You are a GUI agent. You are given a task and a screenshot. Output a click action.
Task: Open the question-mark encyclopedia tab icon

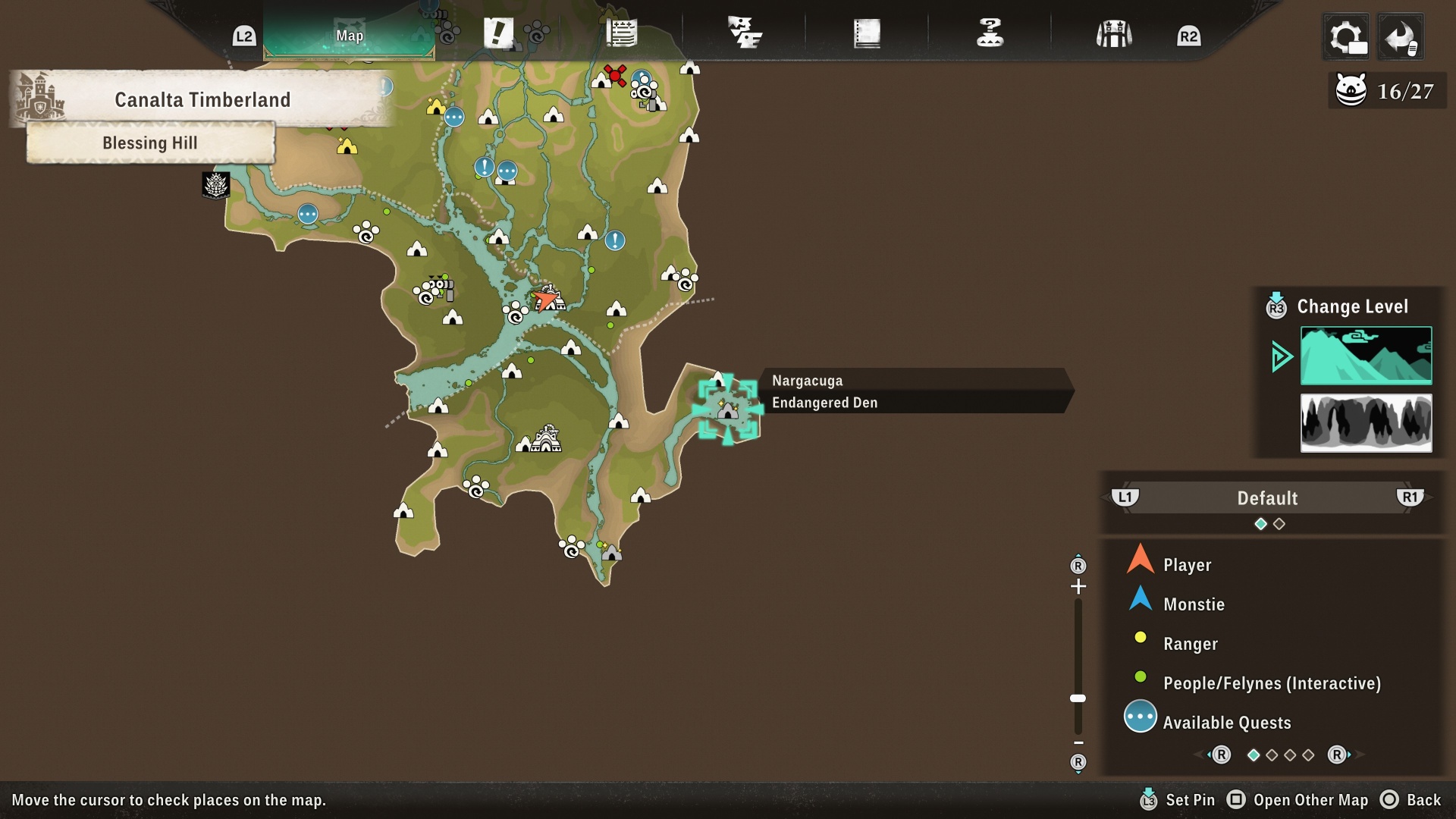click(x=990, y=33)
